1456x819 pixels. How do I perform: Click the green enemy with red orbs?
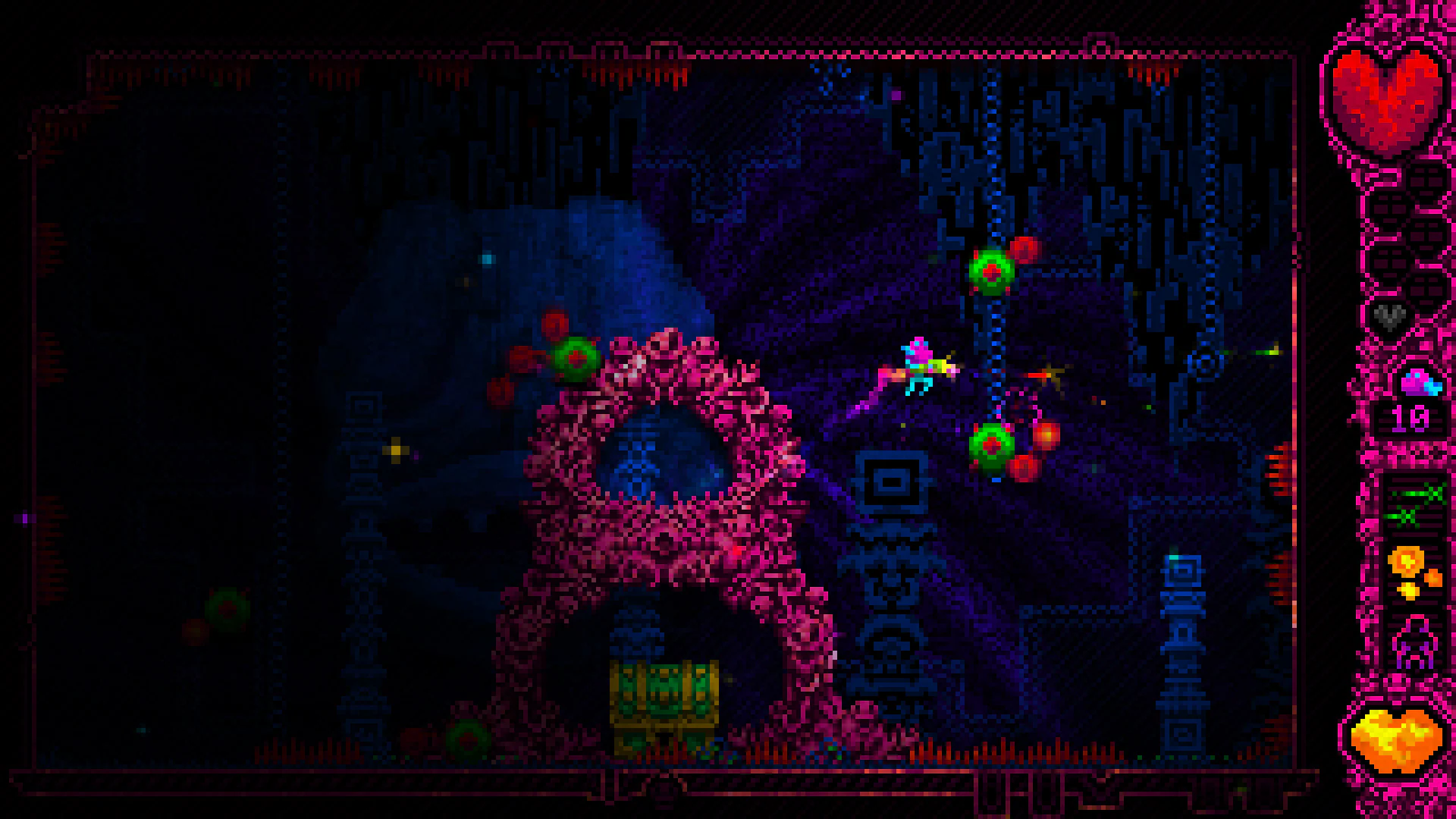pyautogui.click(x=990, y=273)
